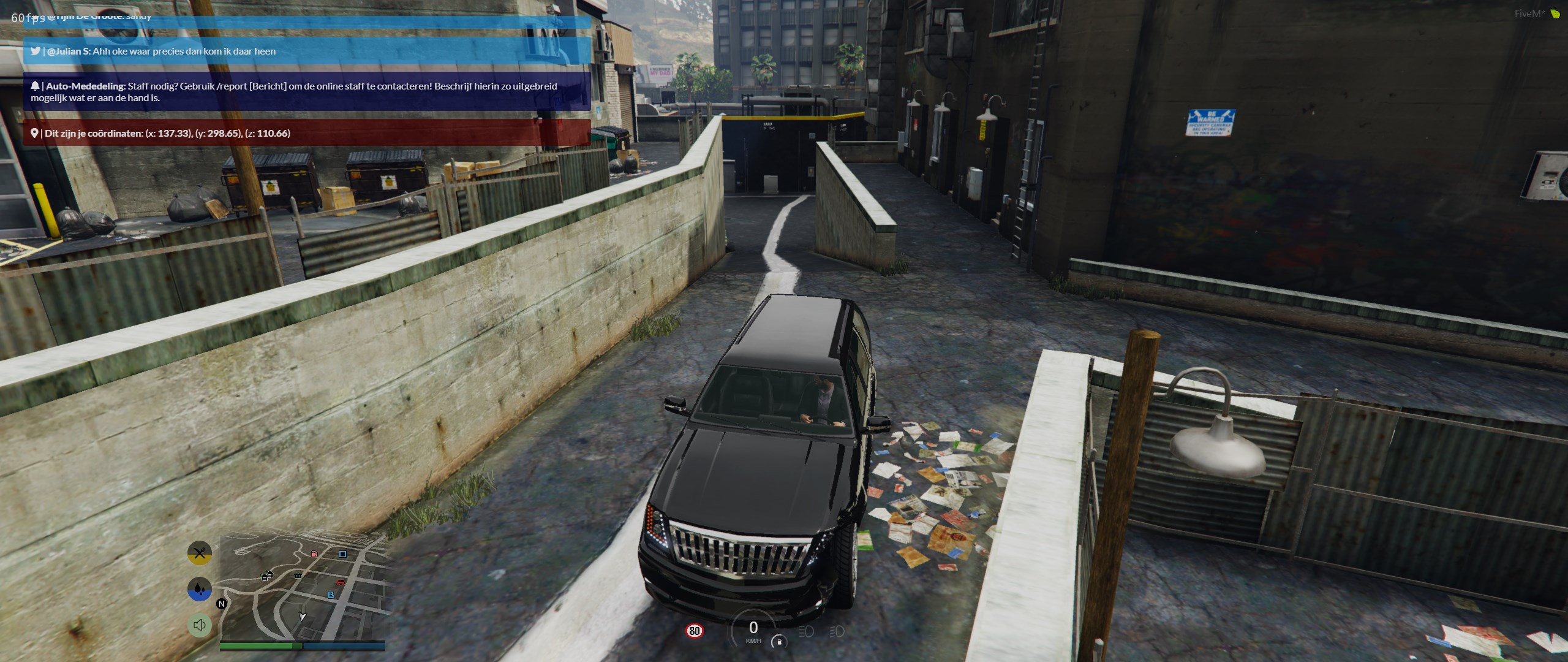Click the blue letter B minimap blip
This screenshot has width=1568, height=662.
(x=331, y=595)
